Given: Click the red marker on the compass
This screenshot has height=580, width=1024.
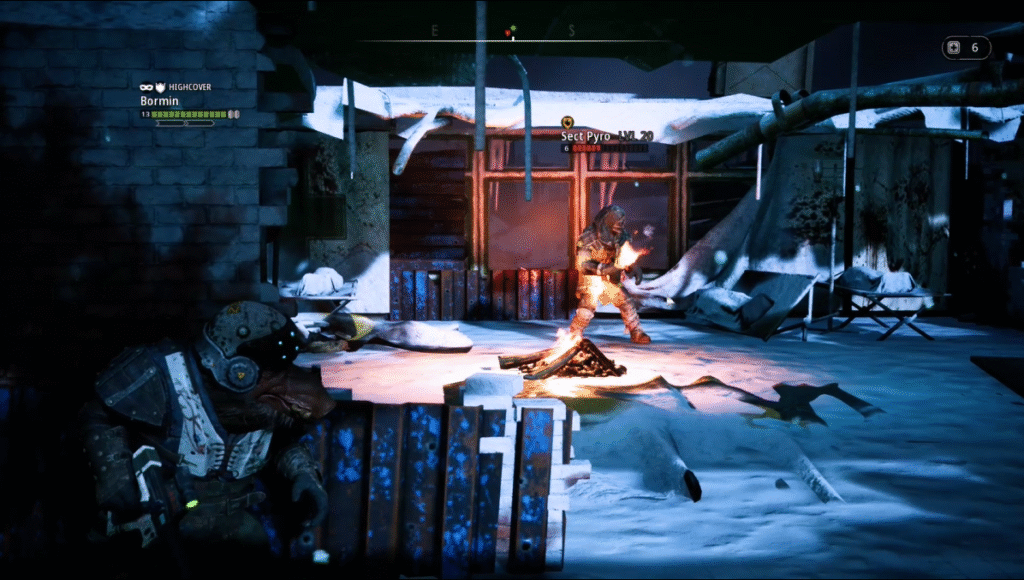Looking at the screenshot, I should pyautogui.click(x=508, y=35).
